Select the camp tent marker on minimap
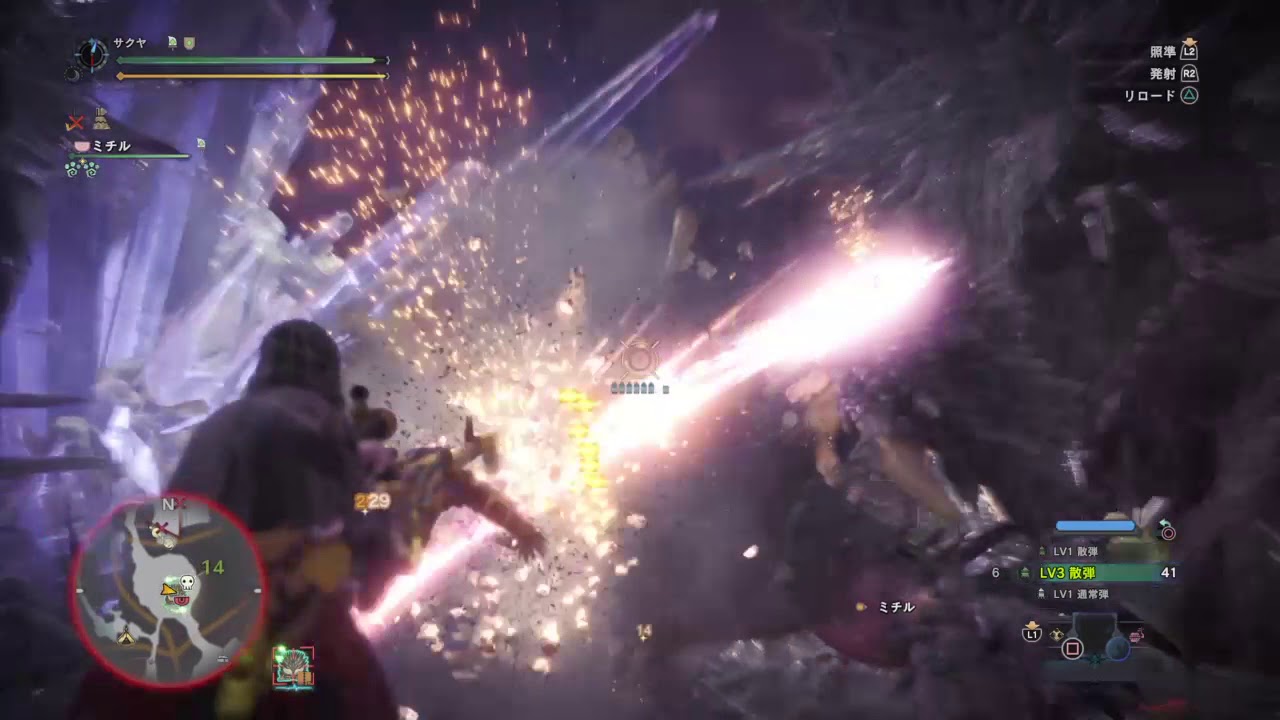1280x720 pixels. click(x=127, y=637)
